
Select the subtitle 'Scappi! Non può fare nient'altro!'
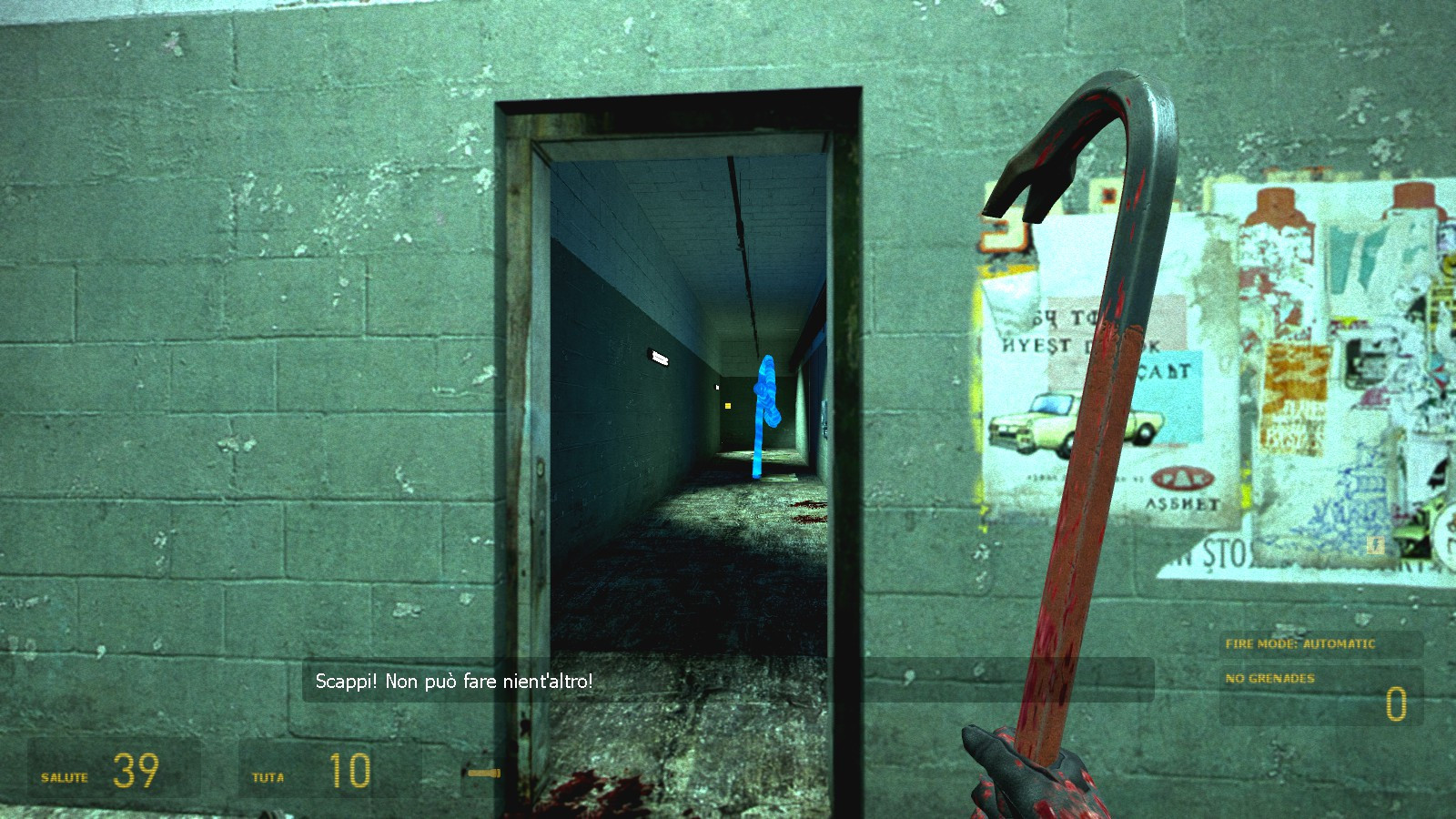452,679
